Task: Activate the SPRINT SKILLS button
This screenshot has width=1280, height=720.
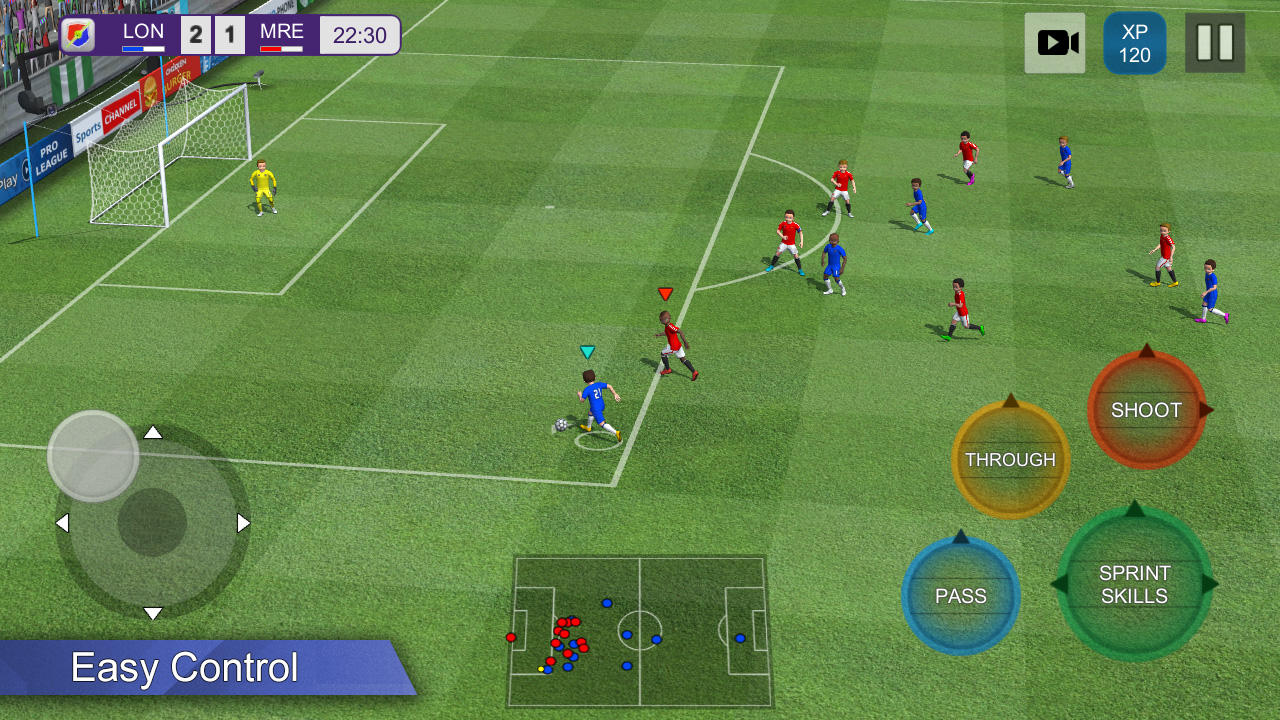Action: click(x=1132, y=584)
